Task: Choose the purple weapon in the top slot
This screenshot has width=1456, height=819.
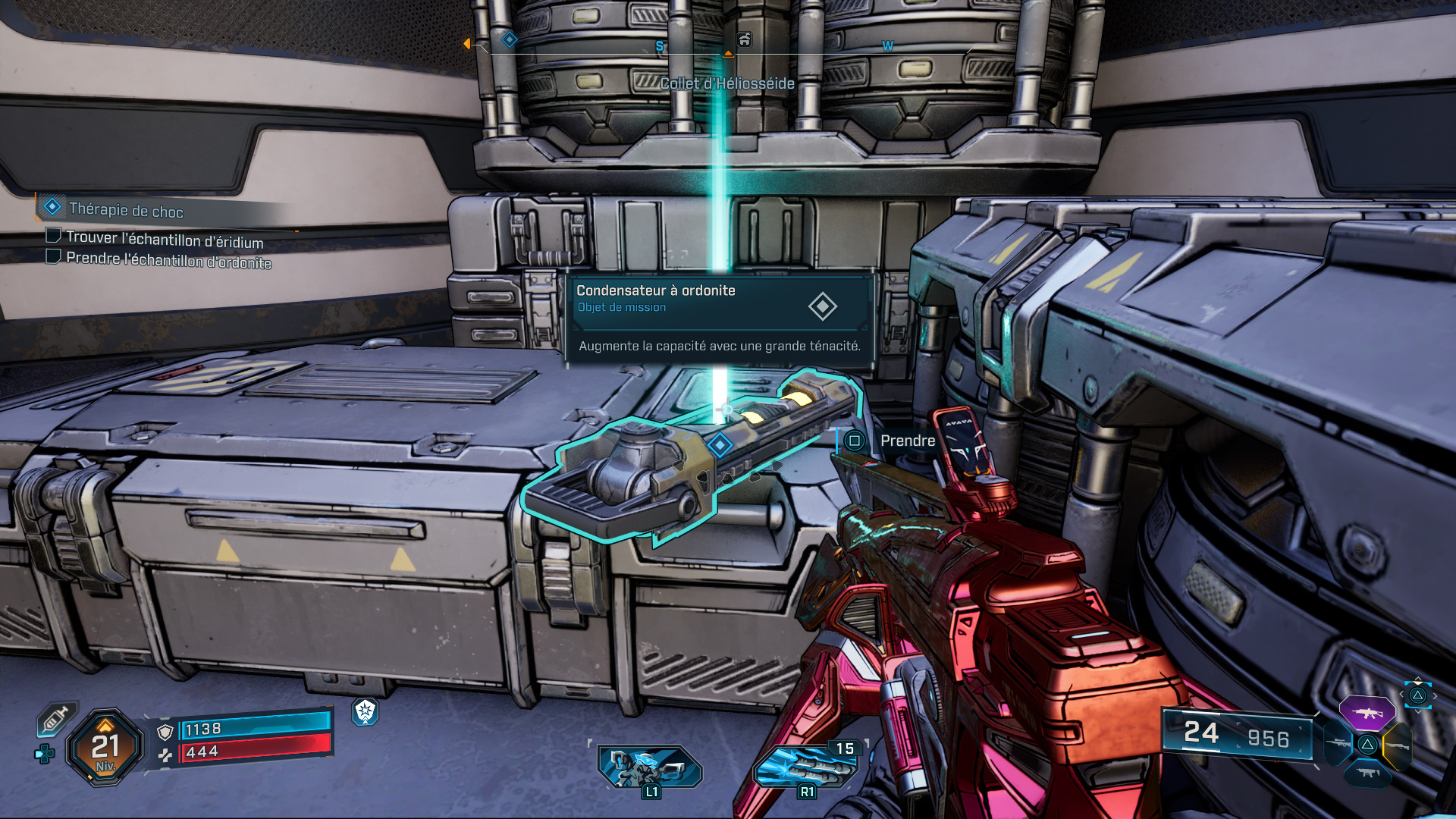Action: pos(1367,713)
